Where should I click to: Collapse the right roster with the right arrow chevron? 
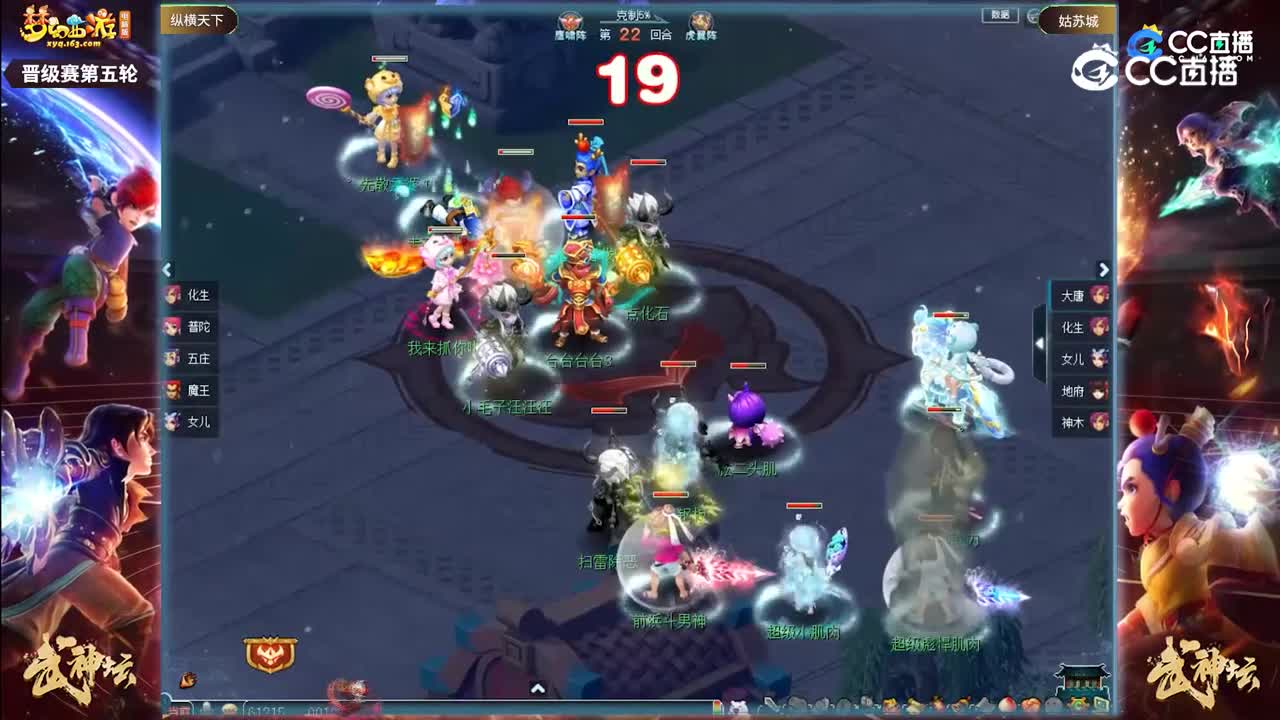click(x=1103, y=270)
